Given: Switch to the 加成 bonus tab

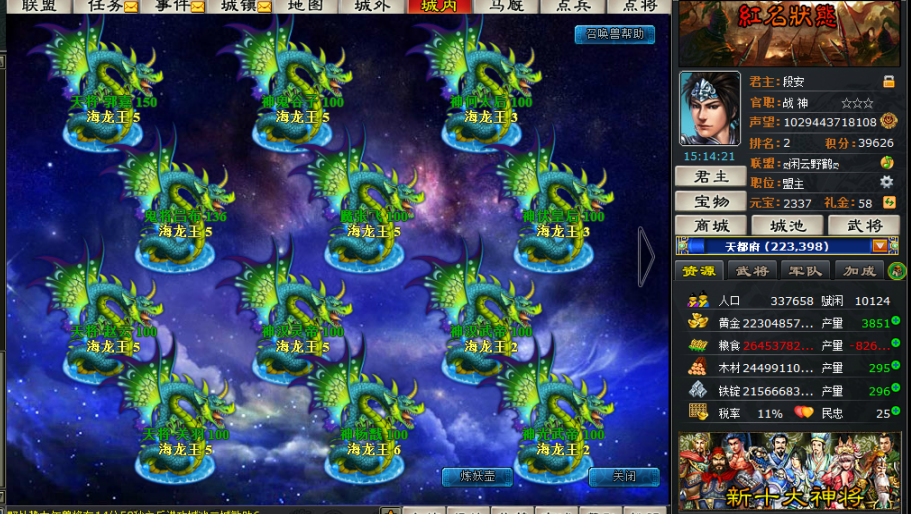Looking at the screenshot, I should tap(859, 271).
